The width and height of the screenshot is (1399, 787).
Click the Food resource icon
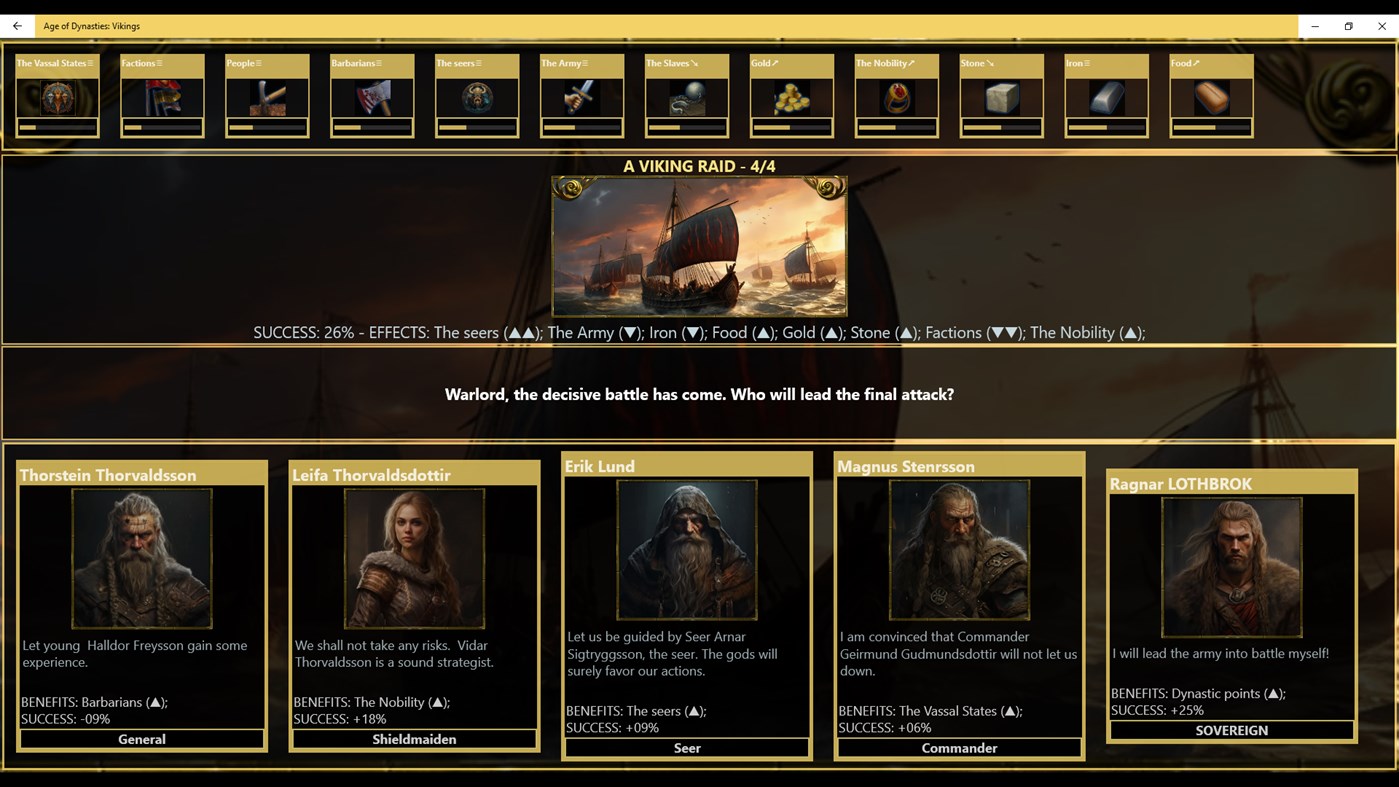coord(1210,96)
